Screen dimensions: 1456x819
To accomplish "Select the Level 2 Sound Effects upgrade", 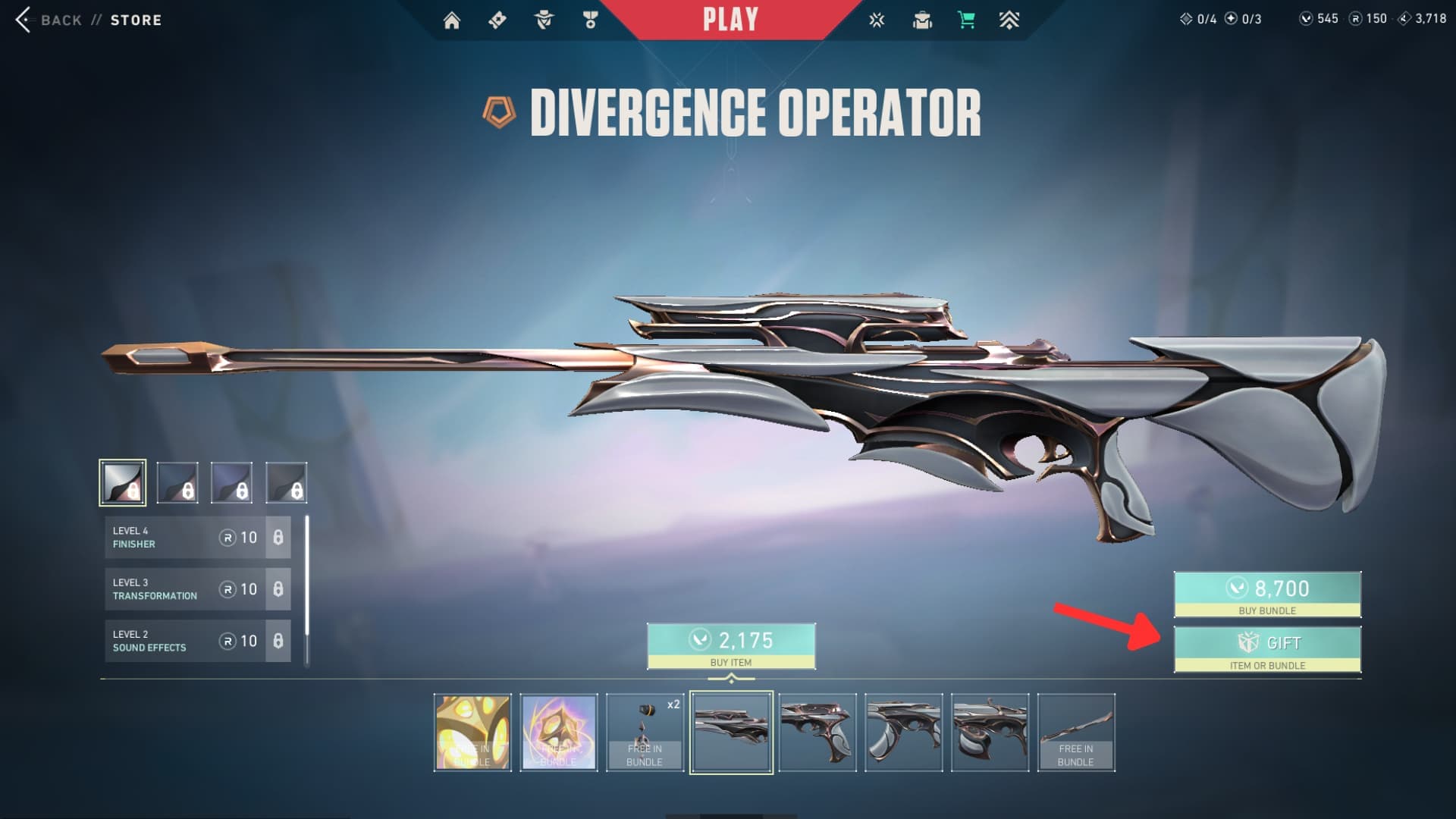I will pyautogui.click(x=197, y=641).
